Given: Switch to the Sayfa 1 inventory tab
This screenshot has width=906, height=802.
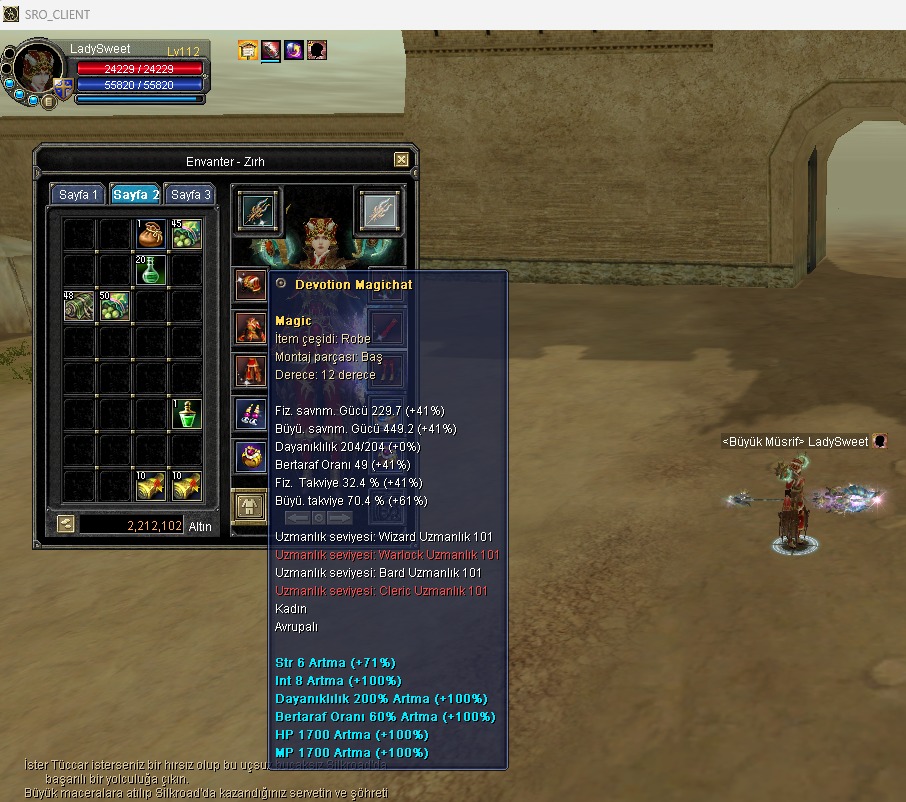Looking at the screenshot, I should coord(79,195).
